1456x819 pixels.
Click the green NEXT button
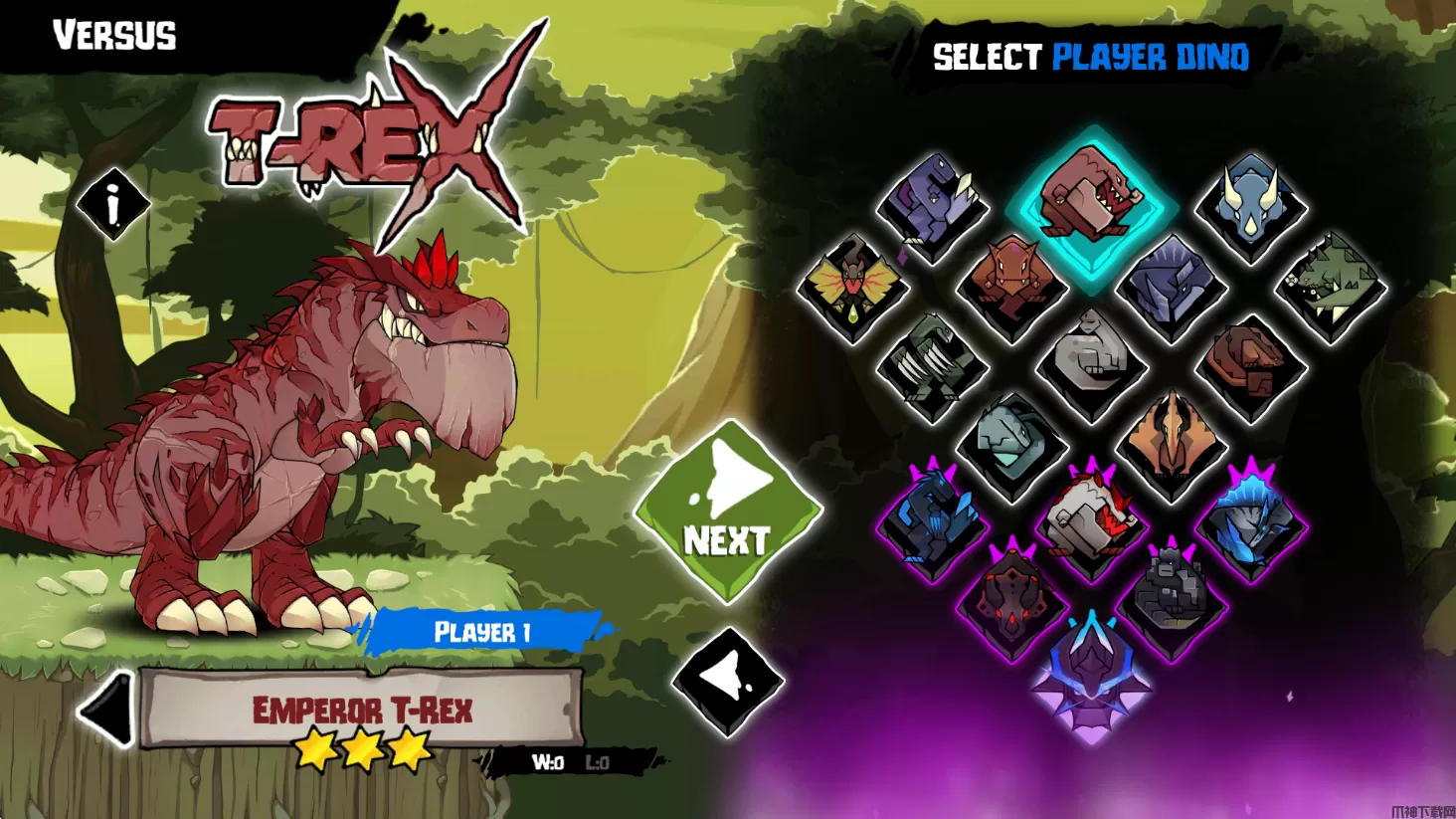point(728,512)
